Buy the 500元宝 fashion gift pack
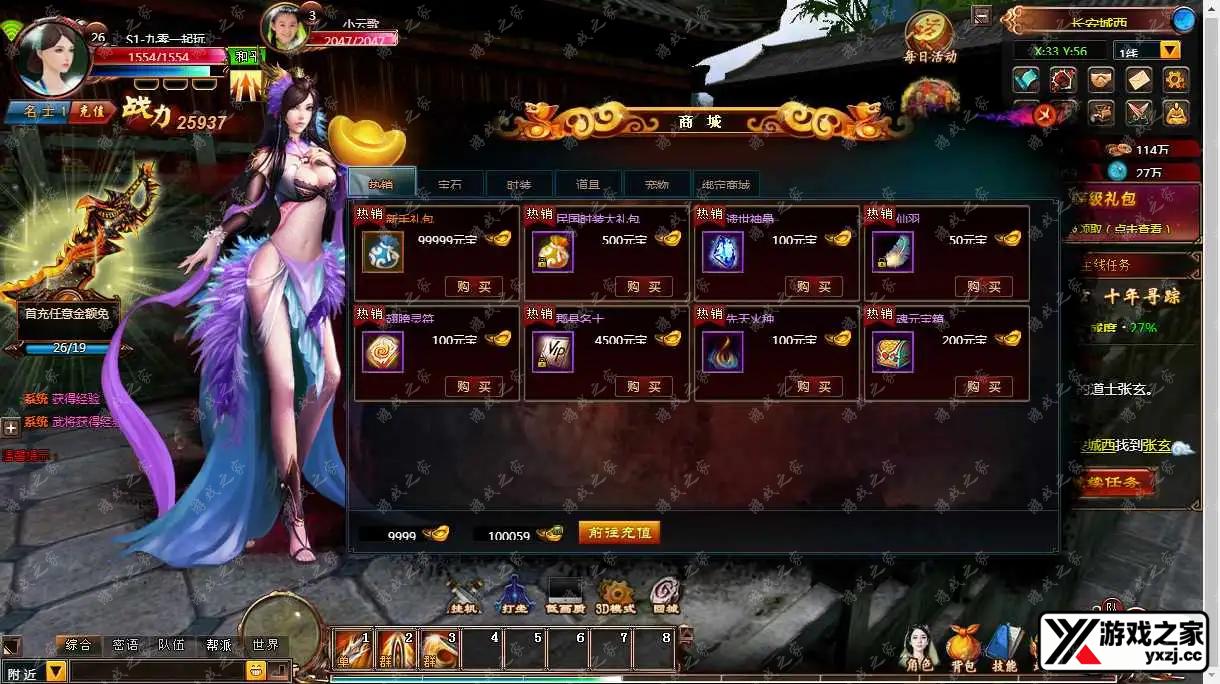Viewport: 1220px width, 684px height. [x=643, y=287]
